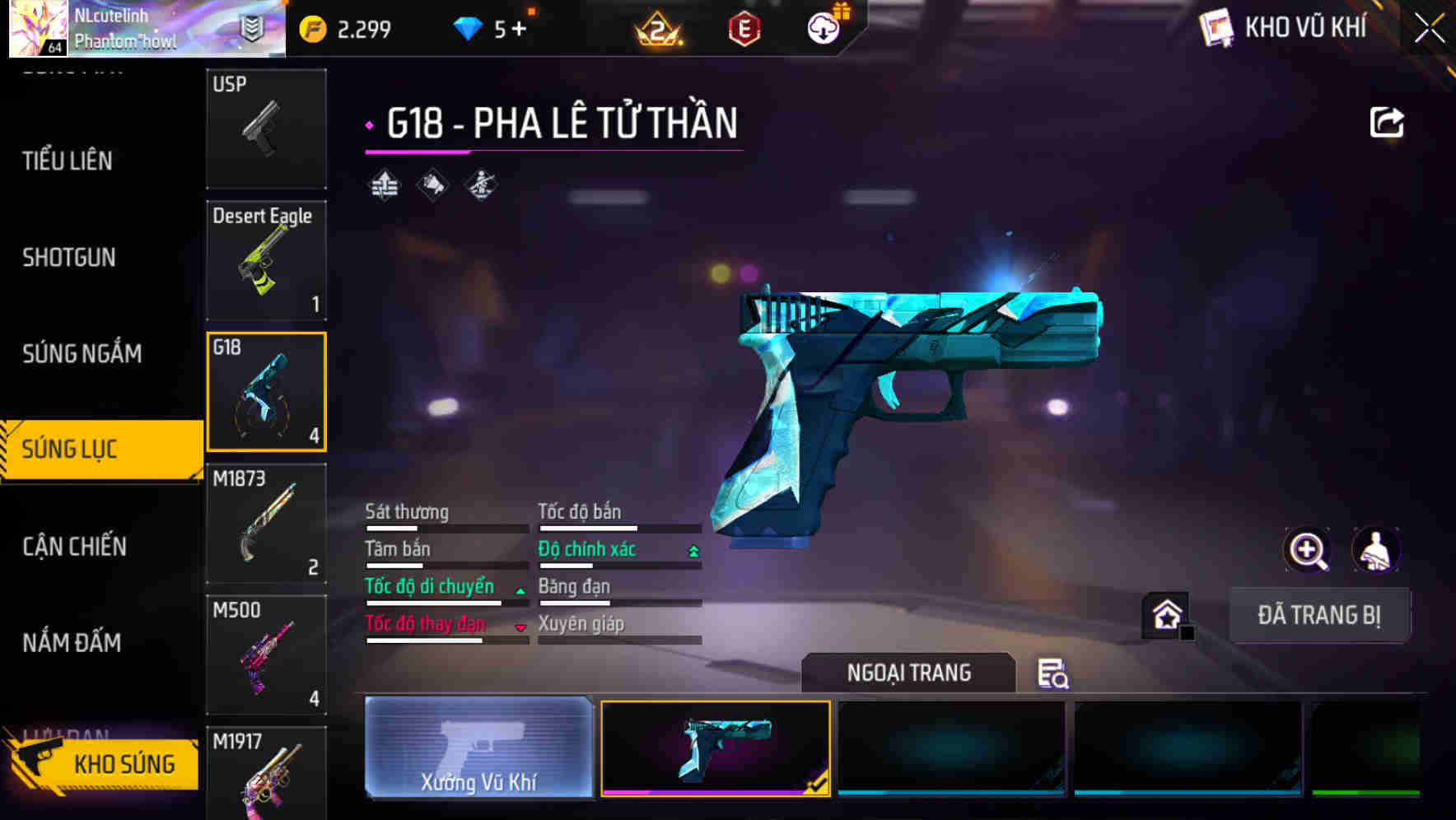The height and width of the screenshot is (820, 1456).
Task: Open the gift cloud download icon in top bar
Action: 821,26
